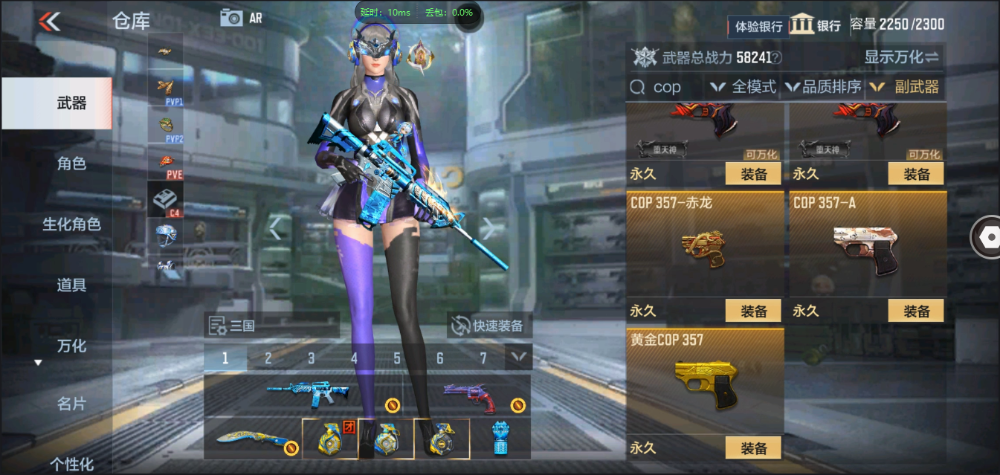
Task: Equip the COP 357-赤龙 pistol
Action: pos(753,311)
